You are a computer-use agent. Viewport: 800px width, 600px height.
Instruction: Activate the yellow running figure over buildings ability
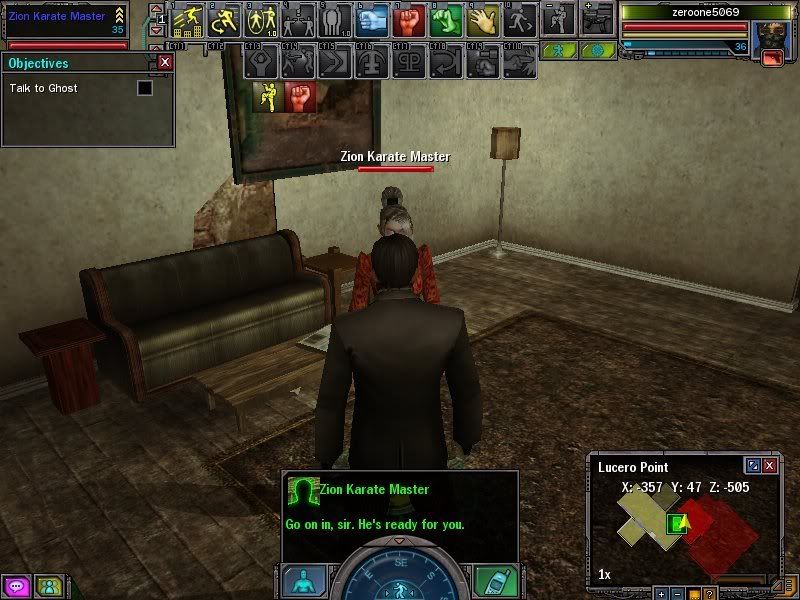tap(188, 19)
